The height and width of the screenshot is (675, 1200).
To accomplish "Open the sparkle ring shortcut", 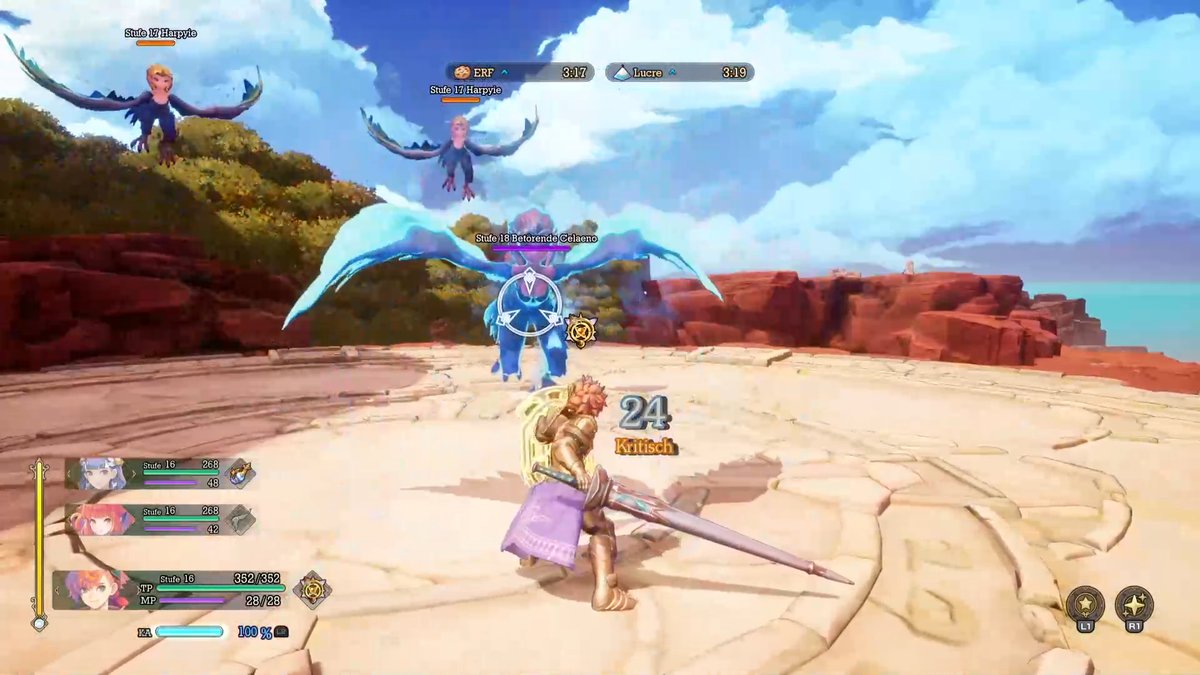I will [x=1134, y=605].
